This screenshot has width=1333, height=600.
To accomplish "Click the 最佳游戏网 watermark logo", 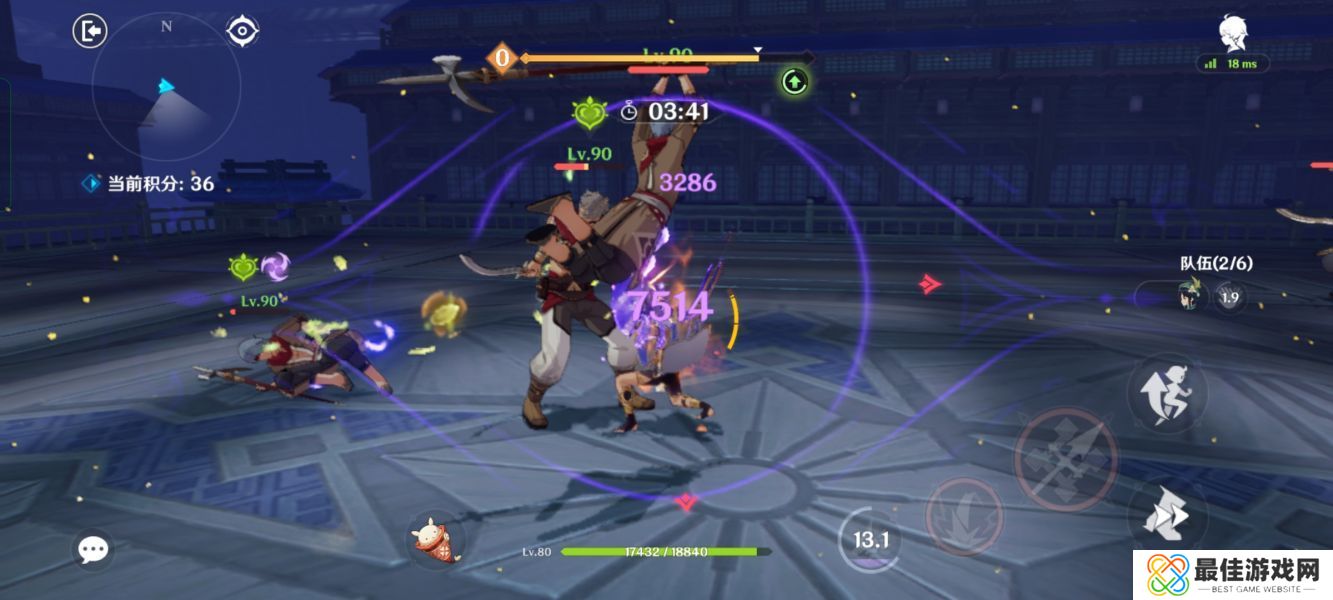I will [x=1232, y=576].
